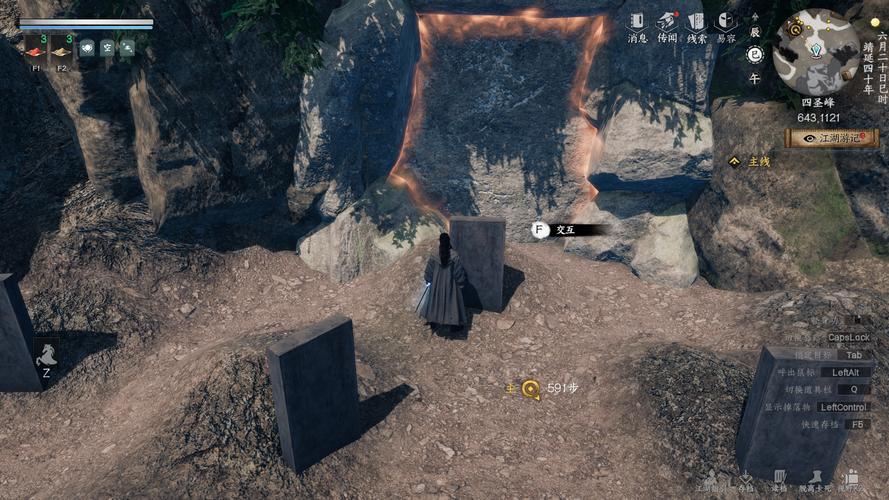
Task: Open the 传闻 rumors panel
Action: [x=667, y=25]
